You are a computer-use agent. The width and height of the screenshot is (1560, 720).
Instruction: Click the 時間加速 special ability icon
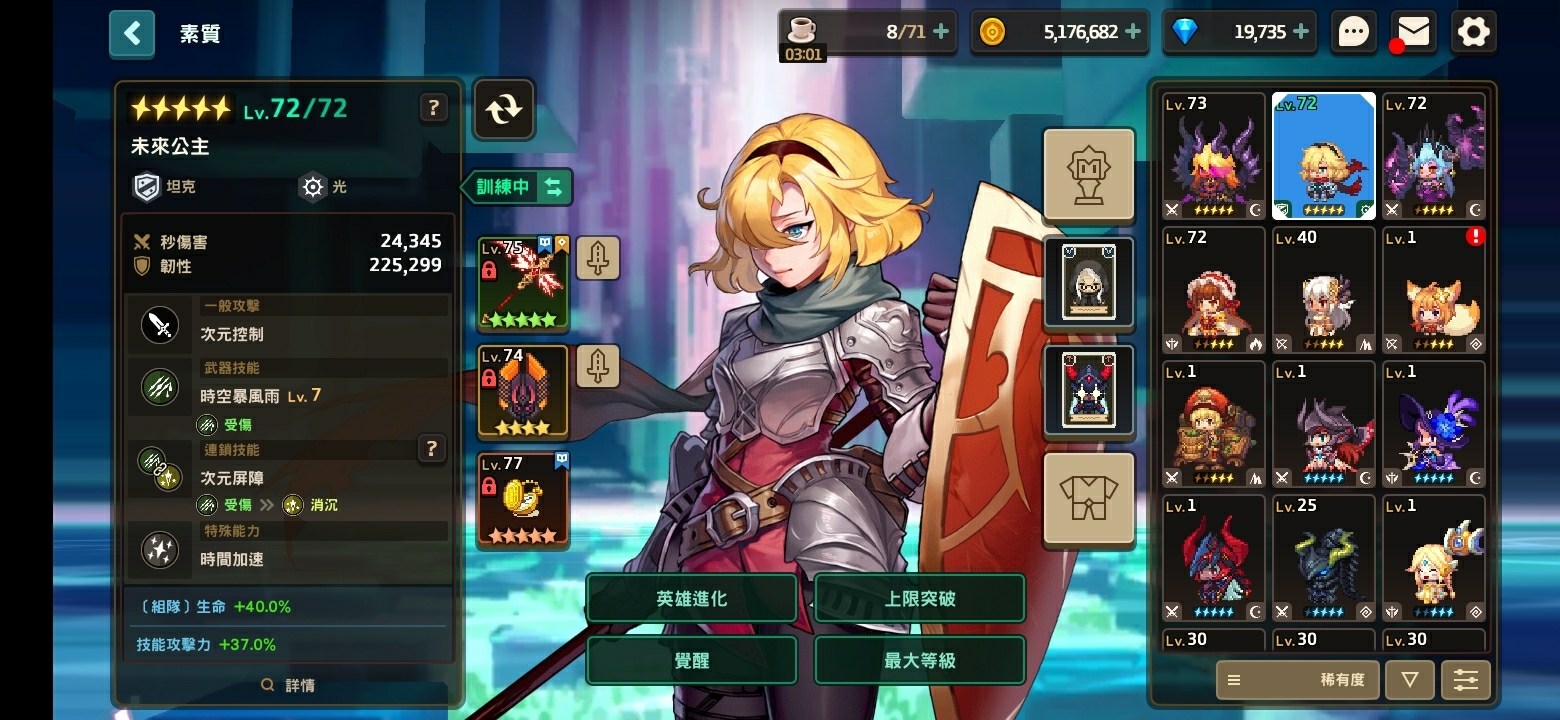160,549
